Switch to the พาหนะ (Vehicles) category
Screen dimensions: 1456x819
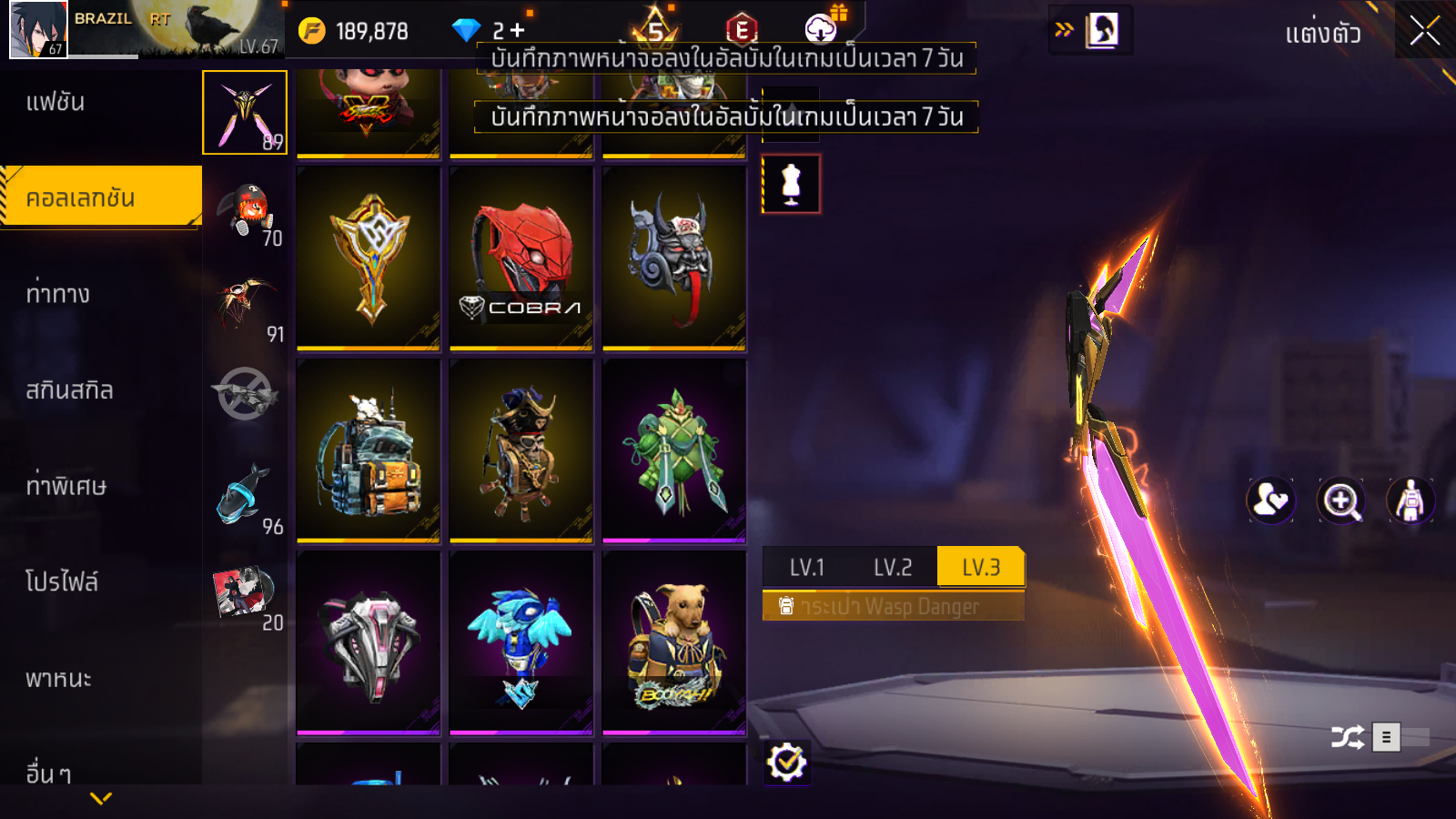click(x=59, y=679)
